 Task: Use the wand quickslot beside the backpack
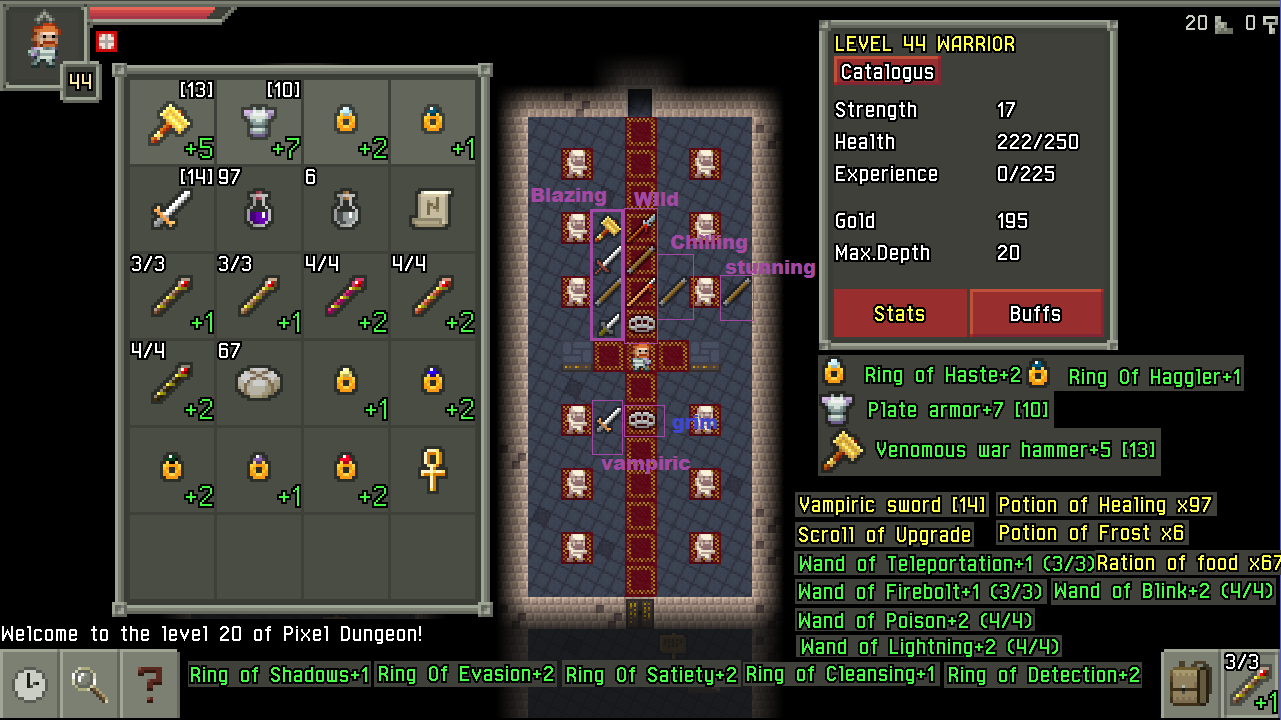[1251, 684]
